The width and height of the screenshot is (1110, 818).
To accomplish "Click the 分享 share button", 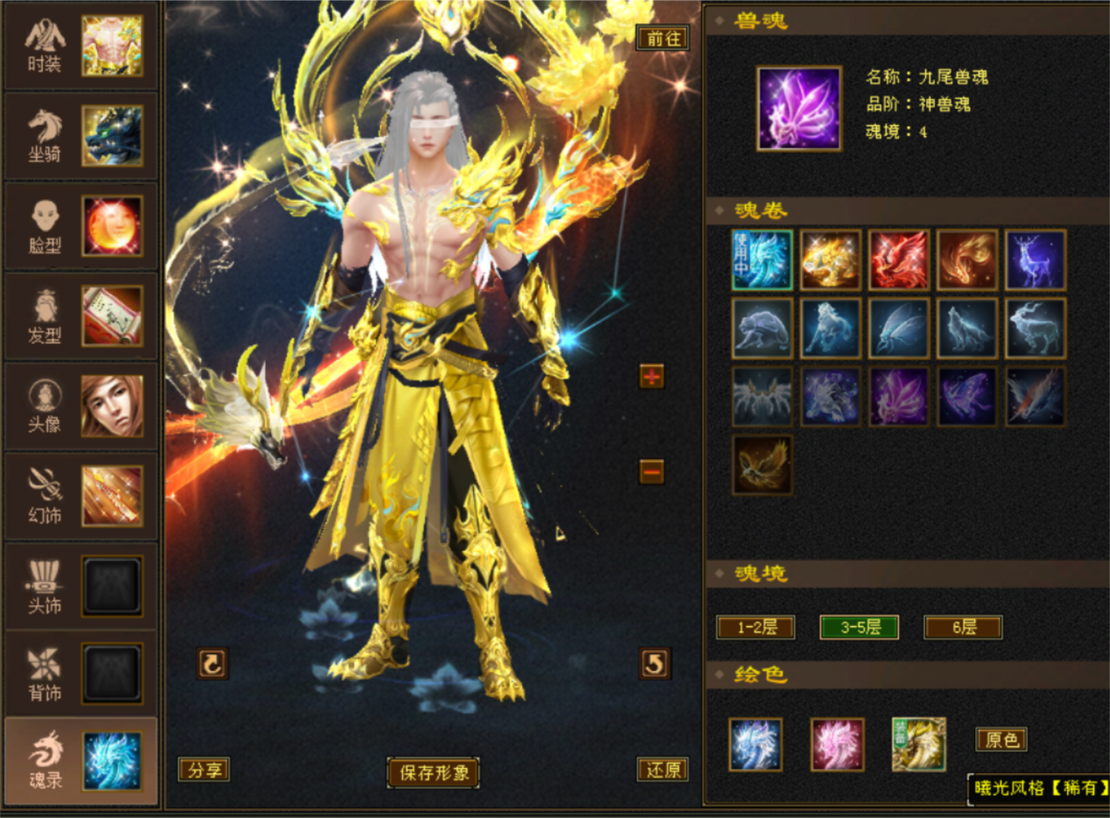I will point(204,770).
